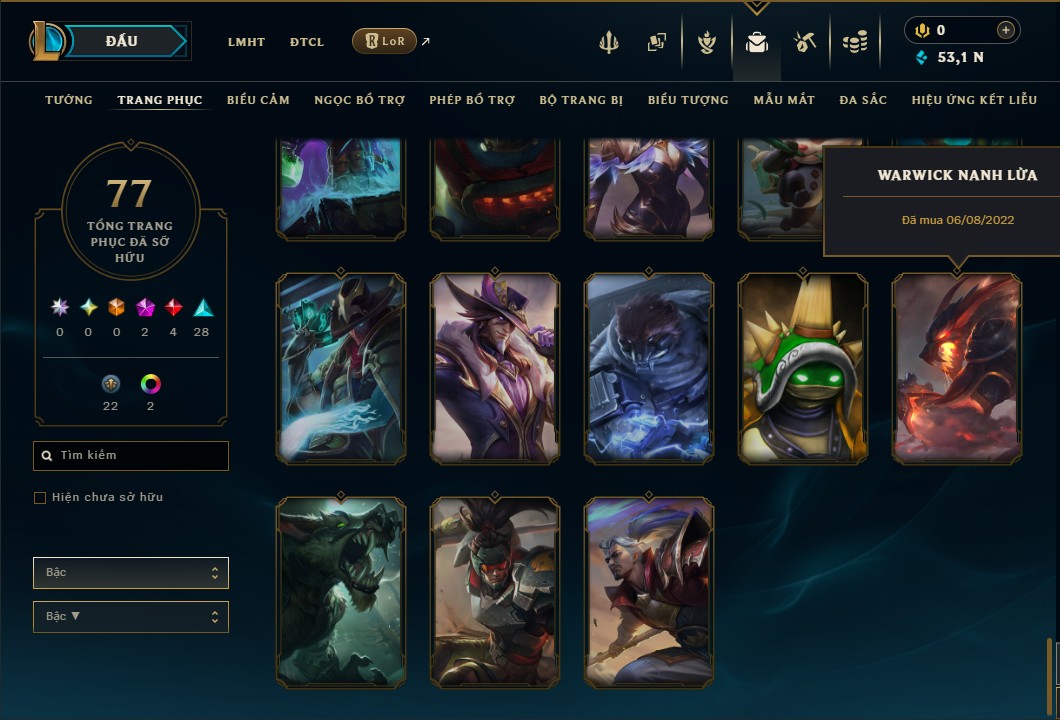Screen dimensions: 1060x720
Task: Open the coin stack store icon
Action: (x=854, y=42)
